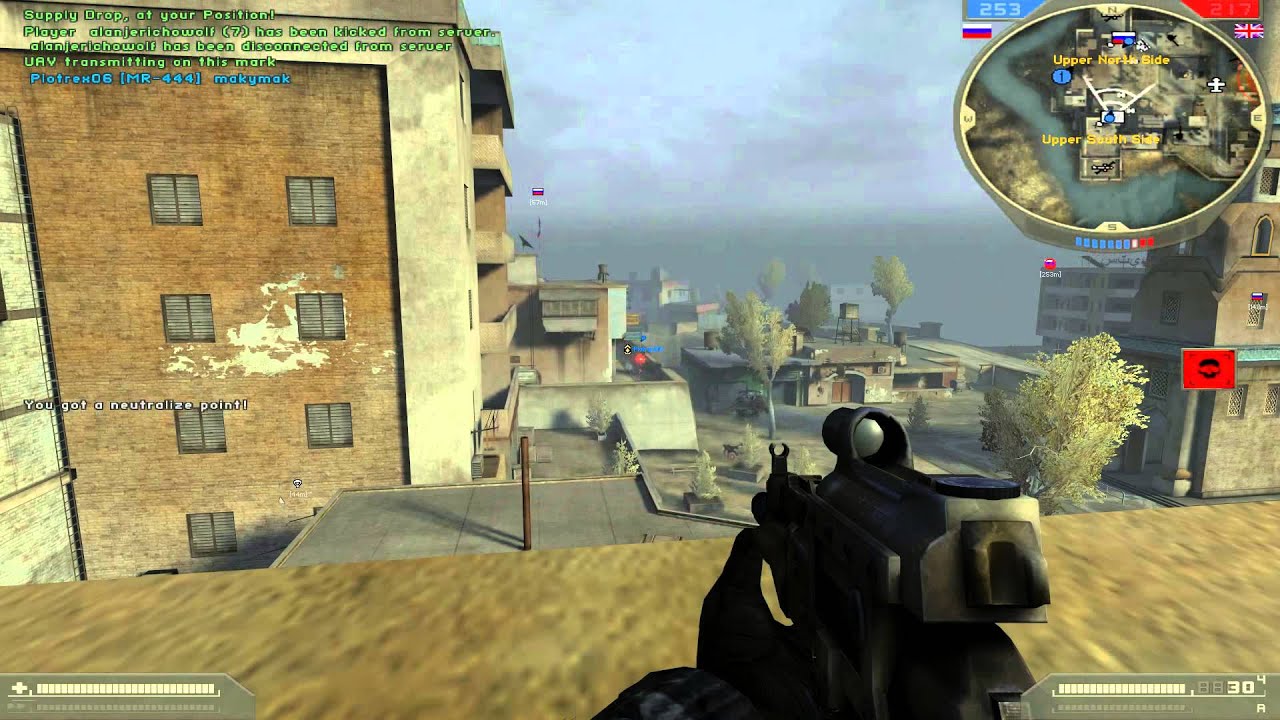Viewport: 1280px width, 720px height.
Task: Click the flag marker labeled 253m
Action: pos(1050,262)
